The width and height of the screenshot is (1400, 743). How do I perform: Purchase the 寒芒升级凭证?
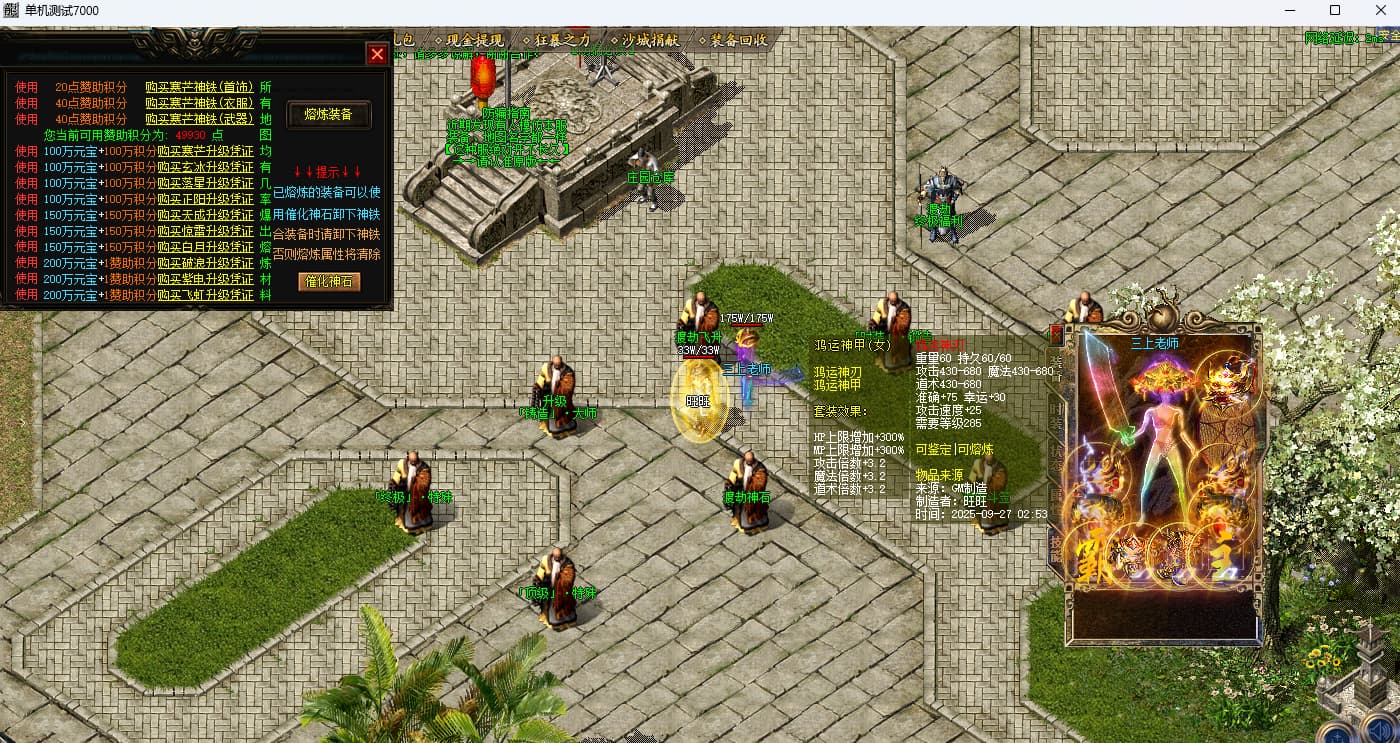[205, 151]
